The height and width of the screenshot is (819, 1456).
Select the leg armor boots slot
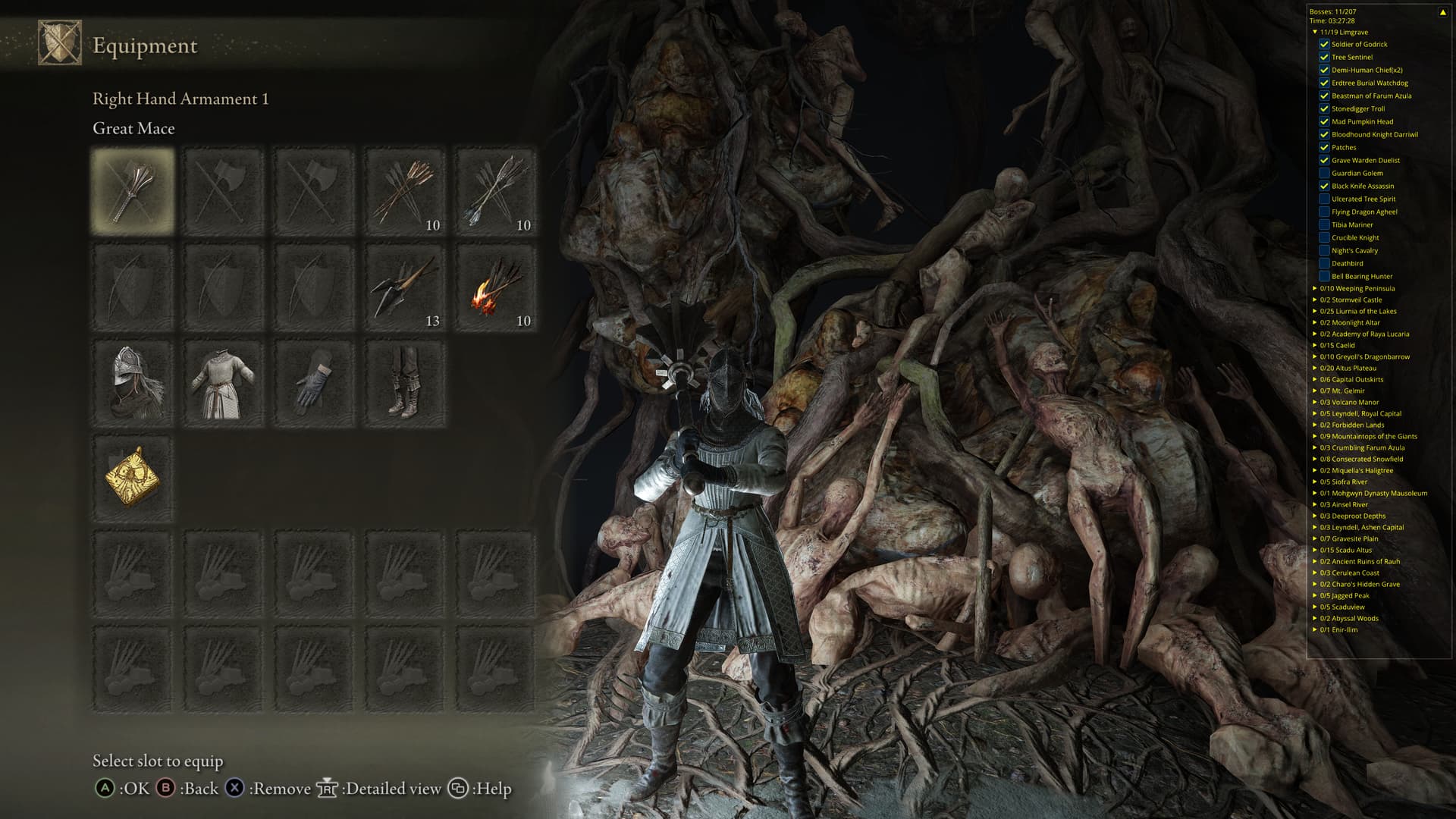tap(405, 382)
